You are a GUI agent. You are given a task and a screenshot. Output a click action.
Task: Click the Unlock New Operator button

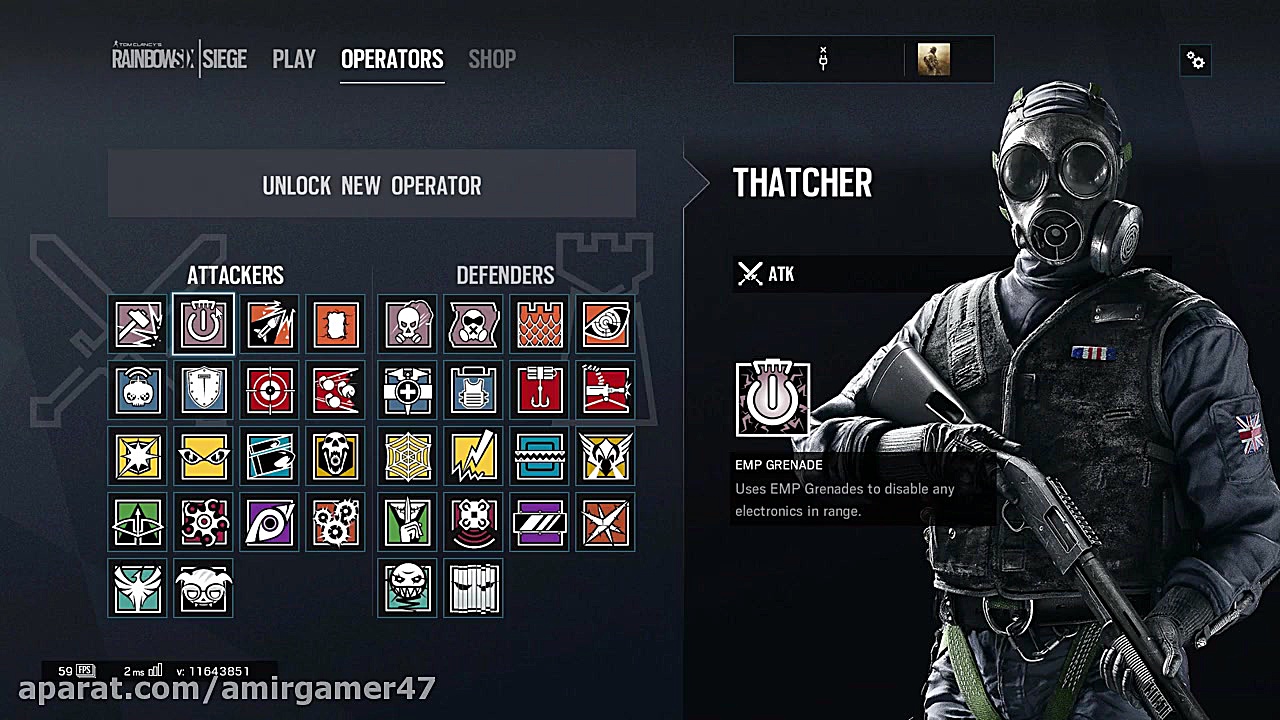point(372,185)
